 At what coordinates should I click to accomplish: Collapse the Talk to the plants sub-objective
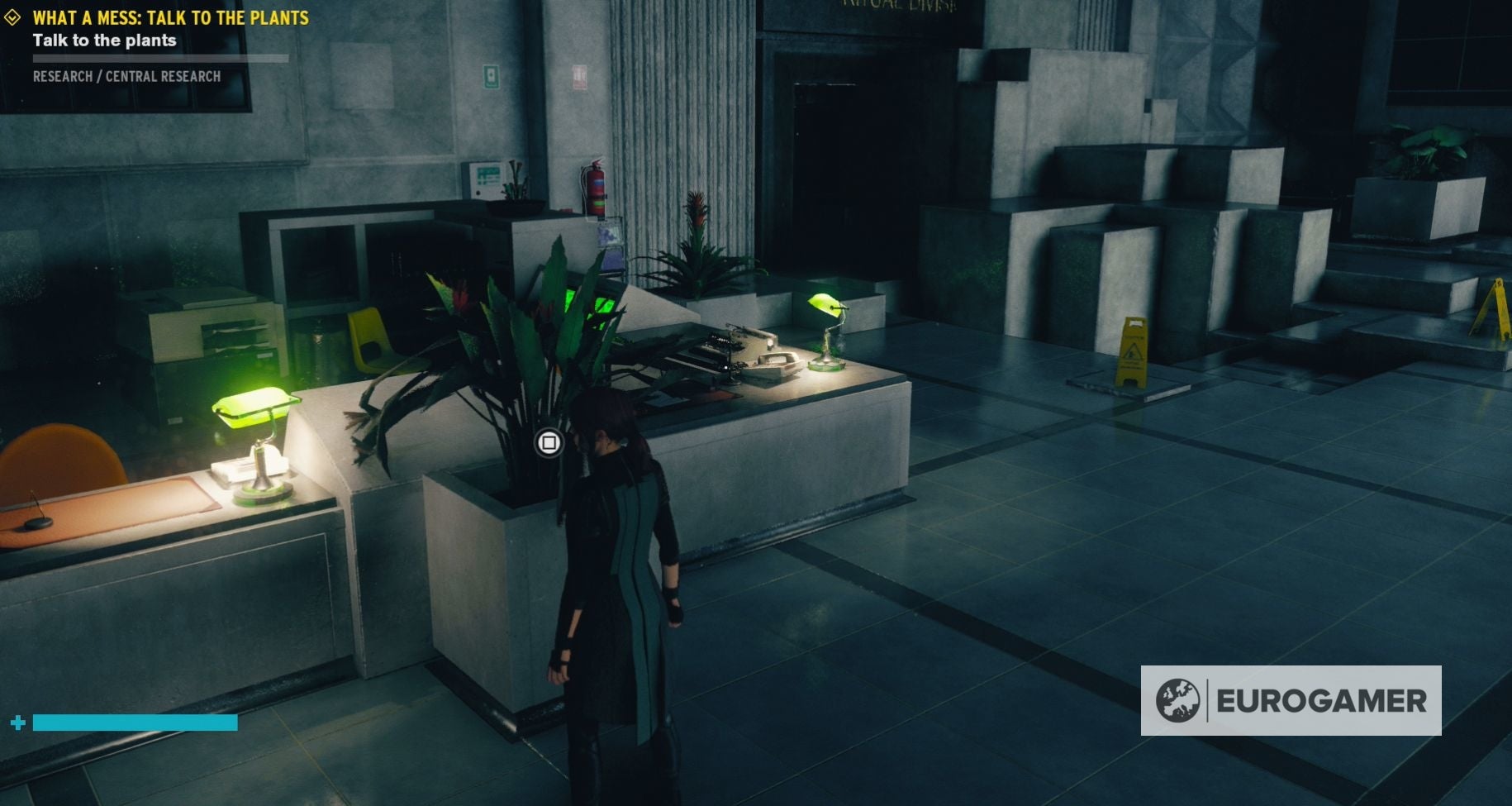[104, 40]
